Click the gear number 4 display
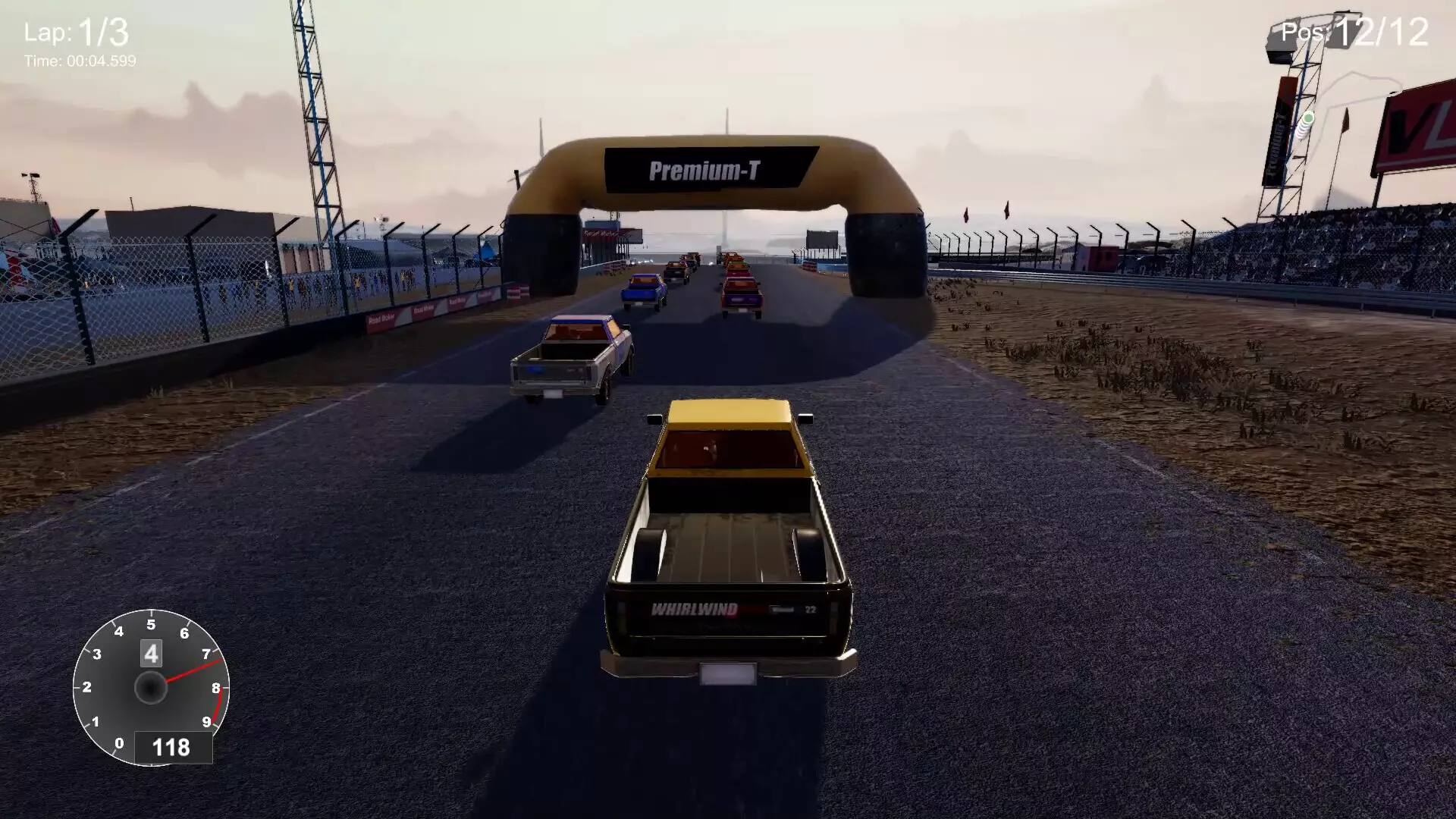This screenshot has width=1456, height=819. coord(150,653)
